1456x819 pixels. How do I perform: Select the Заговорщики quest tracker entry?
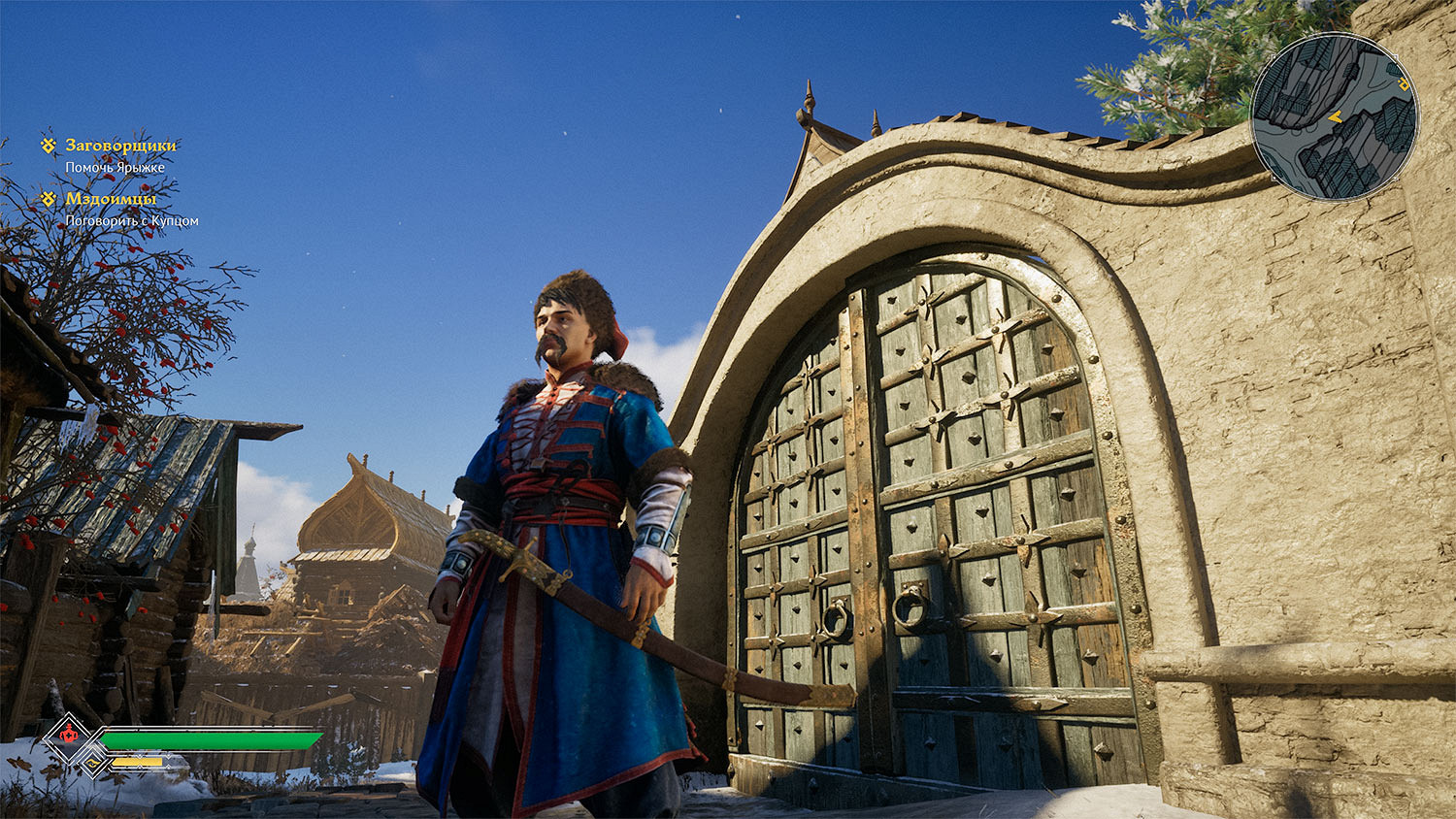[x=120, y=146]
